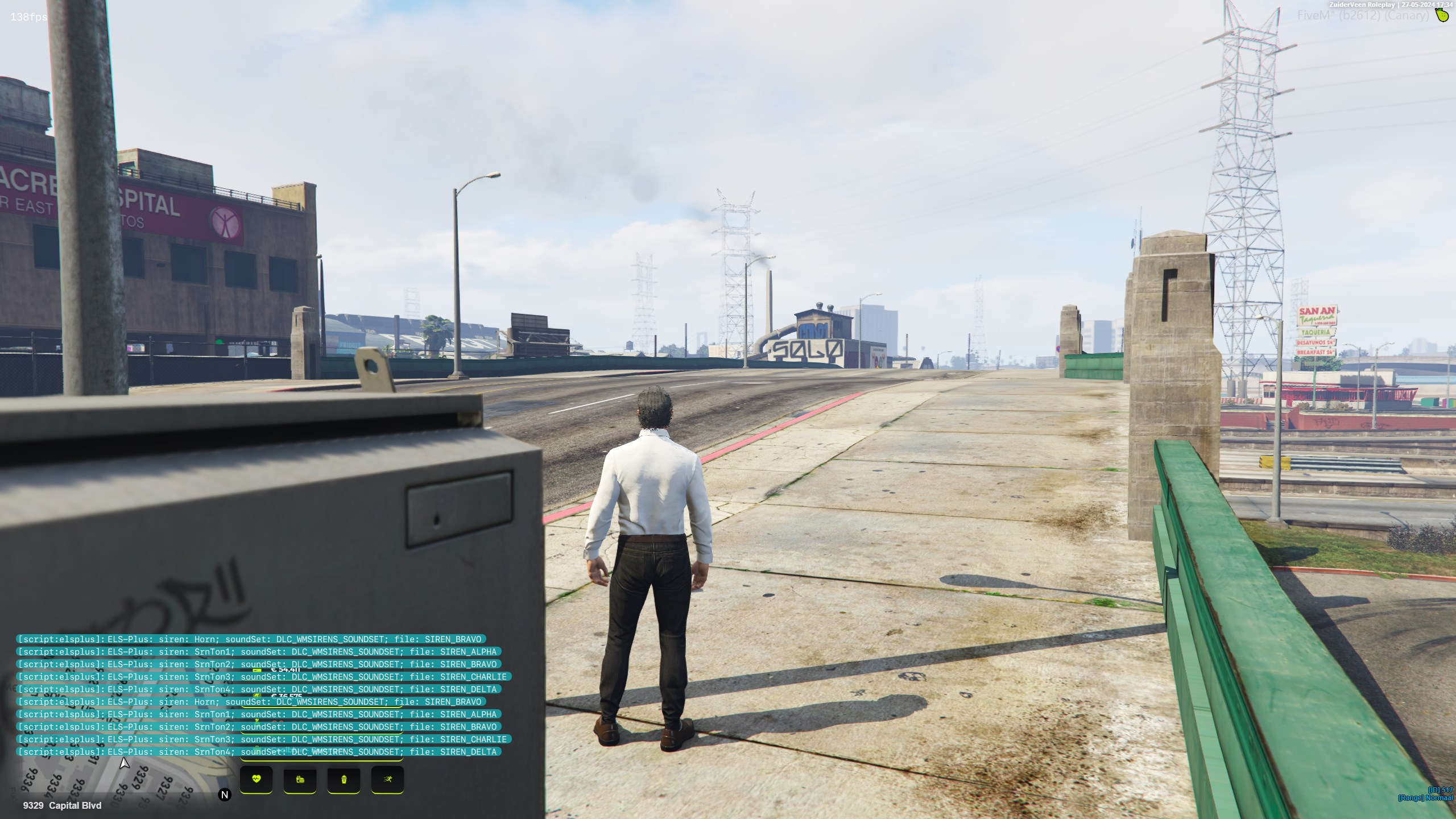This screenshot has height=819, width=1456.
Task: Click the FiveM pear logo icon
Action: pyautogui.click(x=1442, y=15)
